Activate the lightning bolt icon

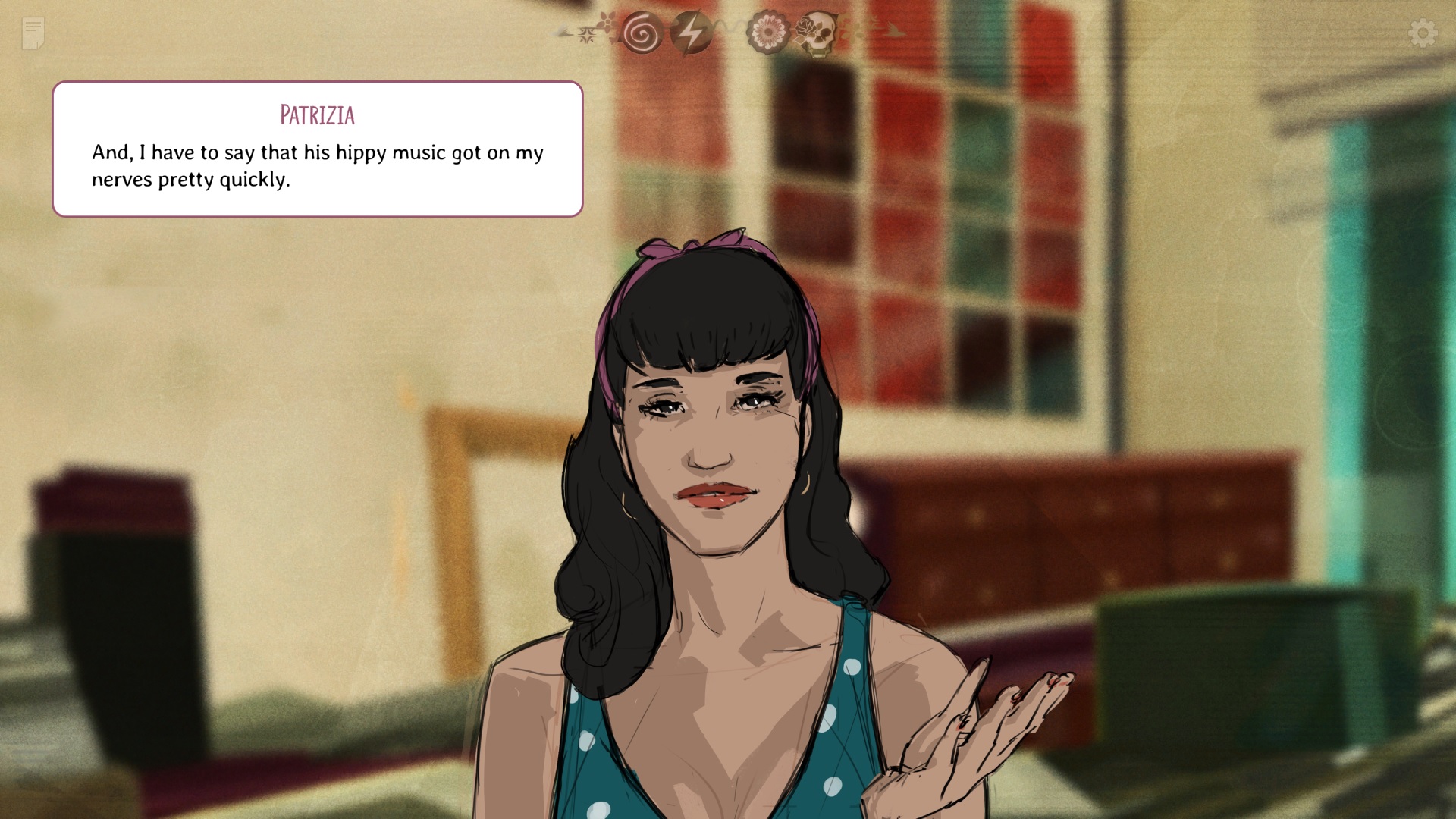click(690, 33)
